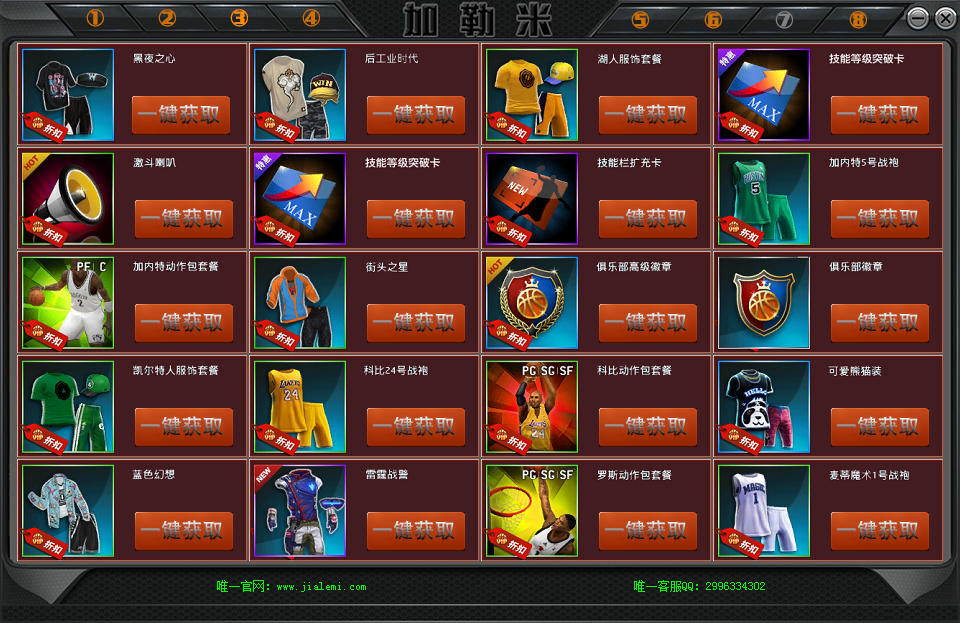Viewport: 960px width, 623px height.
Task: Claim 麦蒂魔术1号战袍 jersey
Action: click(x=879, y=531)
